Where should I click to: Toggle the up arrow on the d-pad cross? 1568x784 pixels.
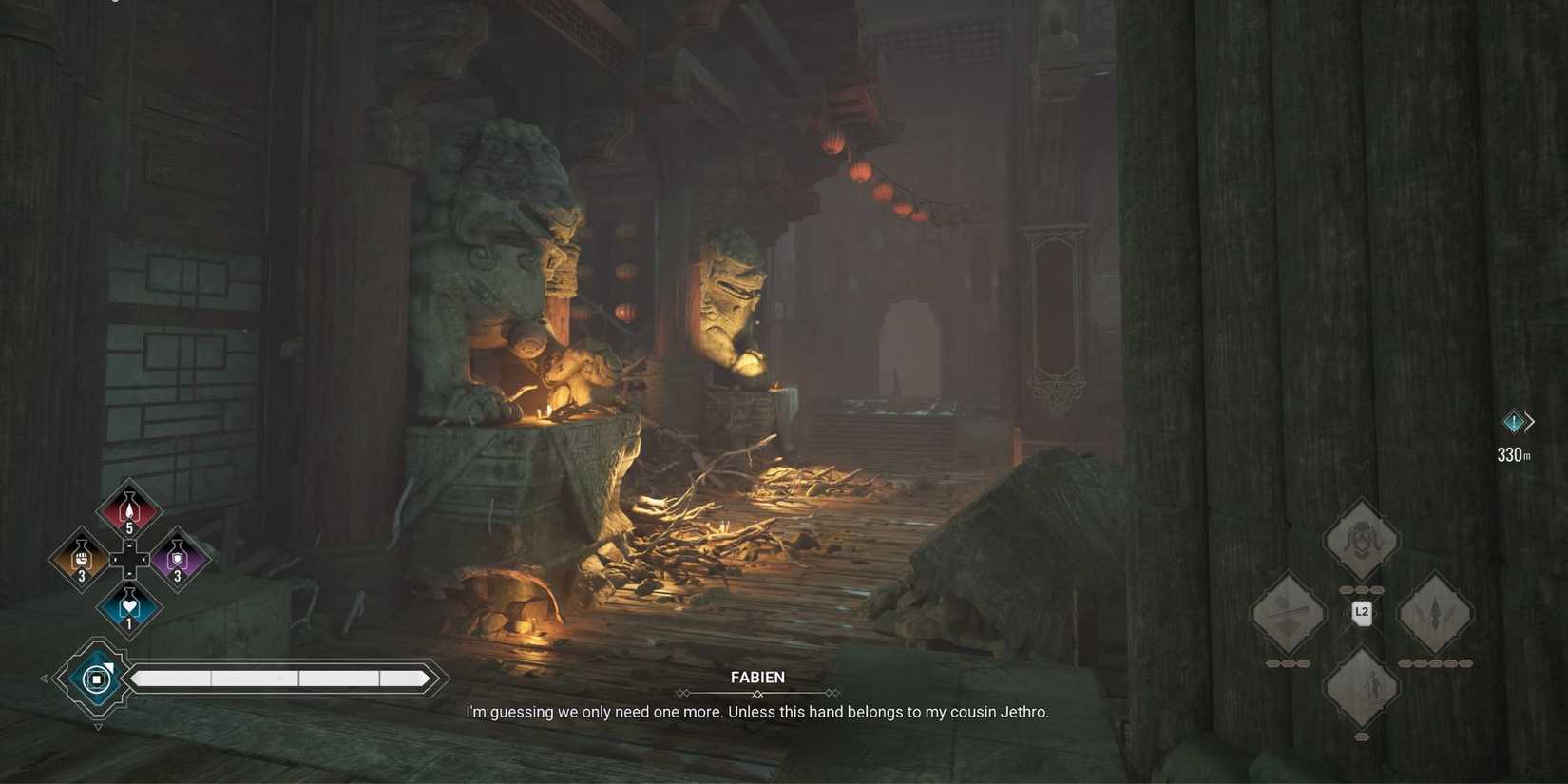point(128,544)
